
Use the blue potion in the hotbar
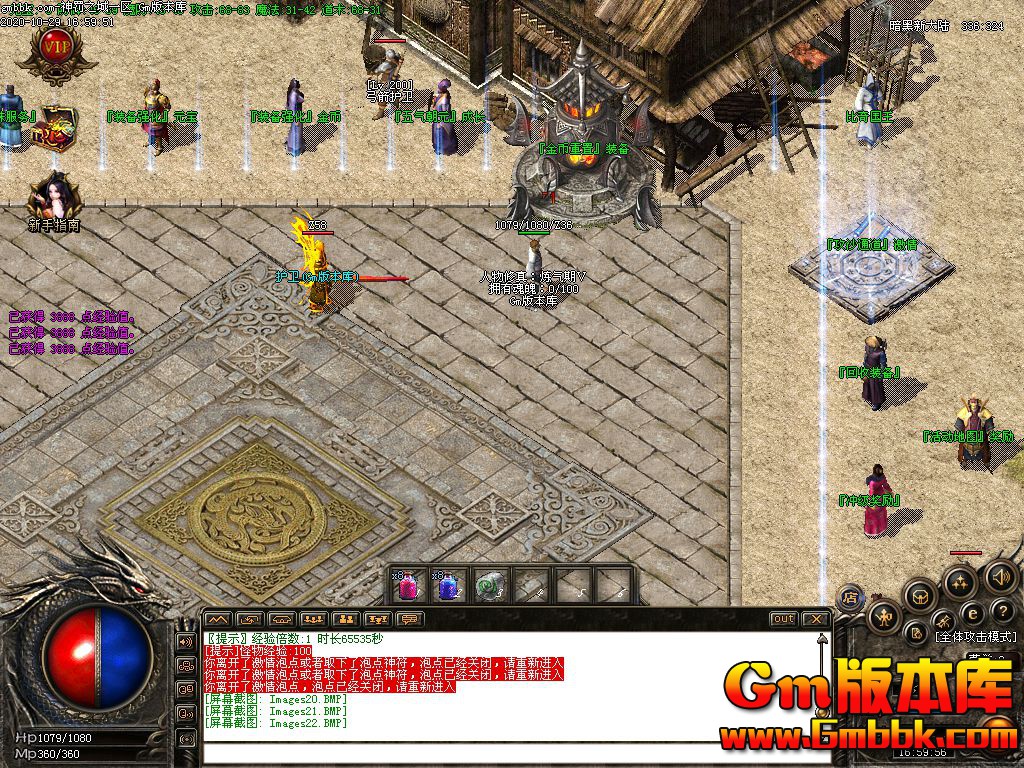click(446, 585)
